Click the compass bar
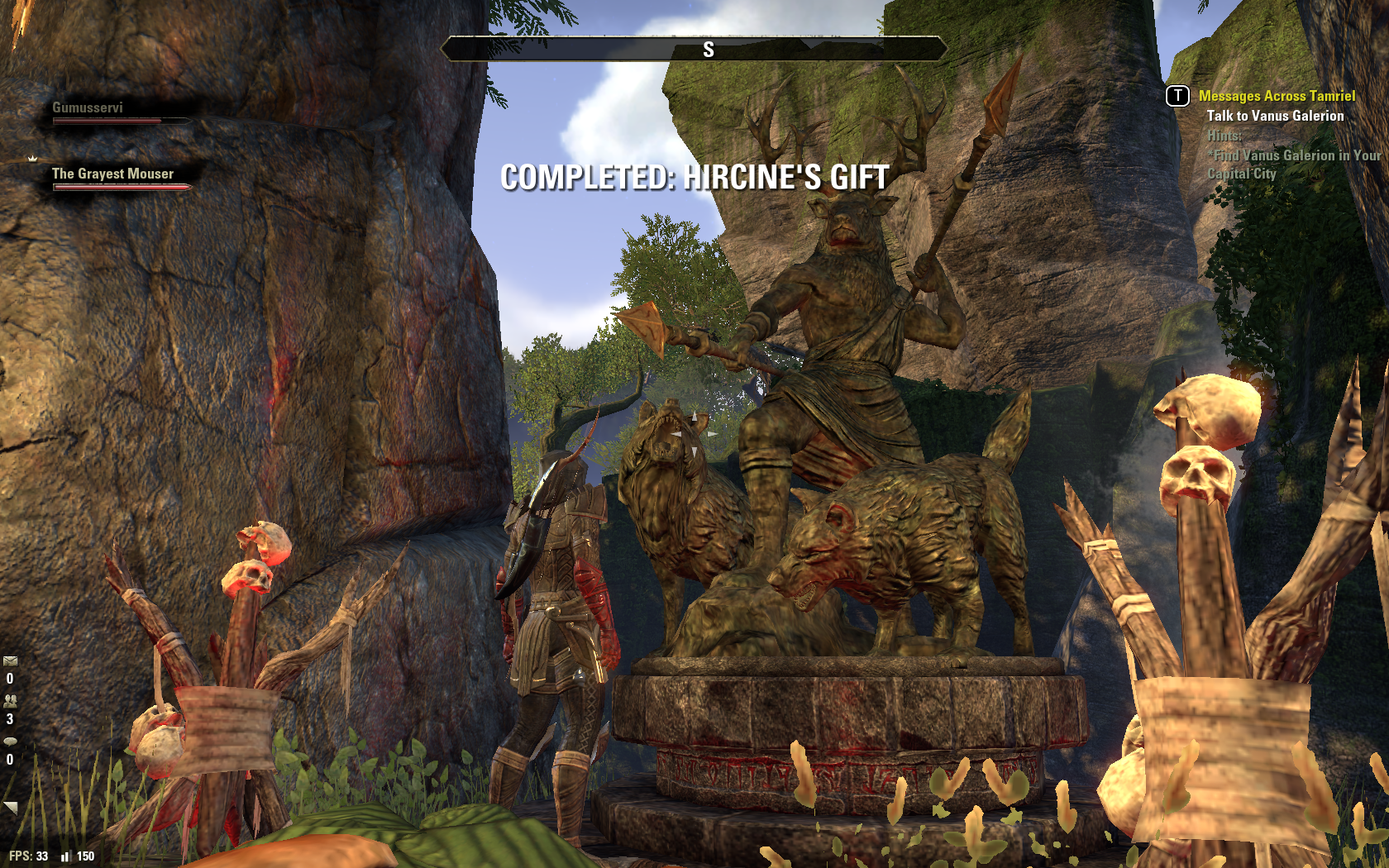Viewport: 1389px width, 868px height. point(694,50)
